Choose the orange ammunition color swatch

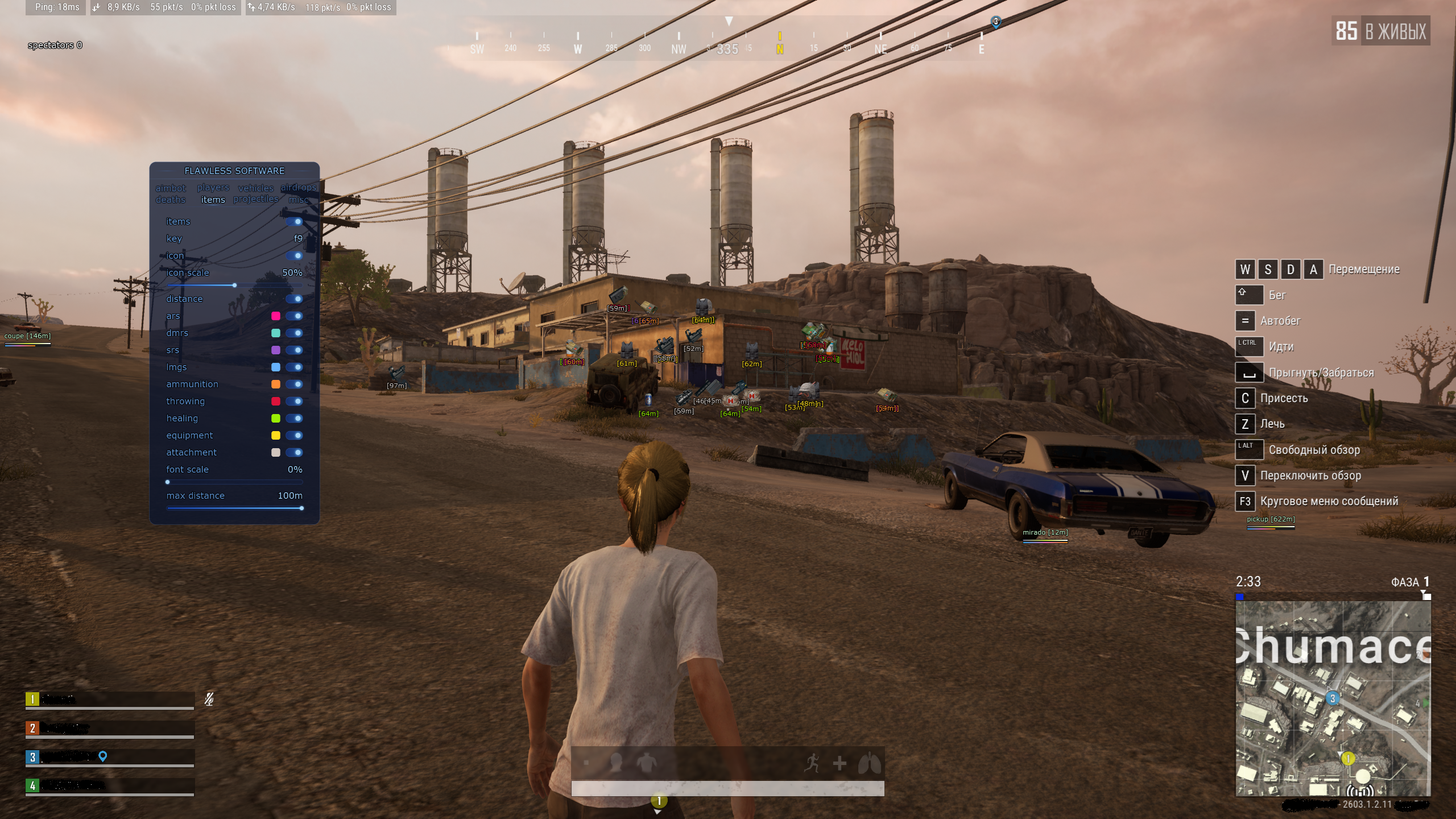[276, 384]
